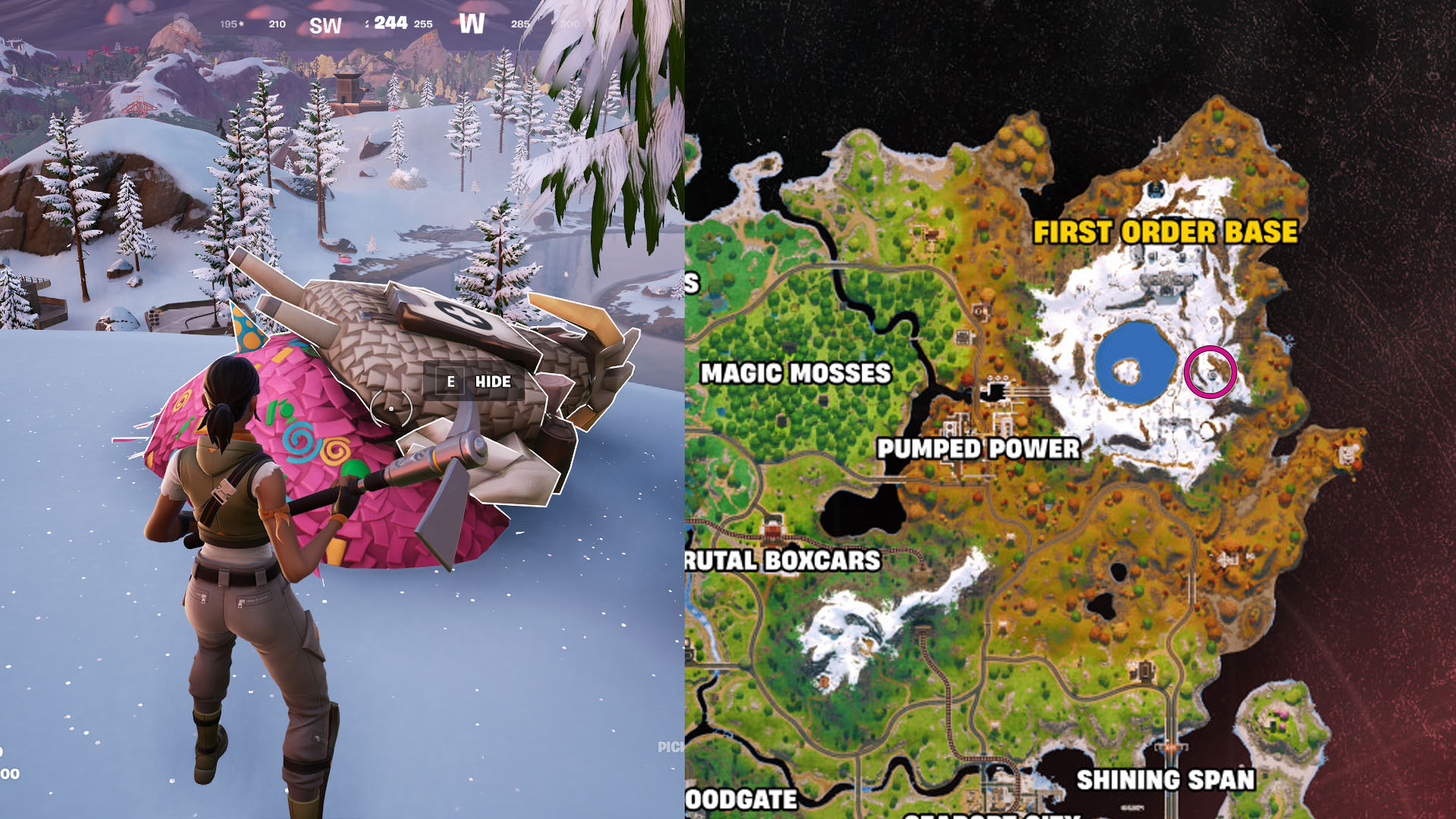Select the PUMPED POWER location name

click(x=978, y=450)
